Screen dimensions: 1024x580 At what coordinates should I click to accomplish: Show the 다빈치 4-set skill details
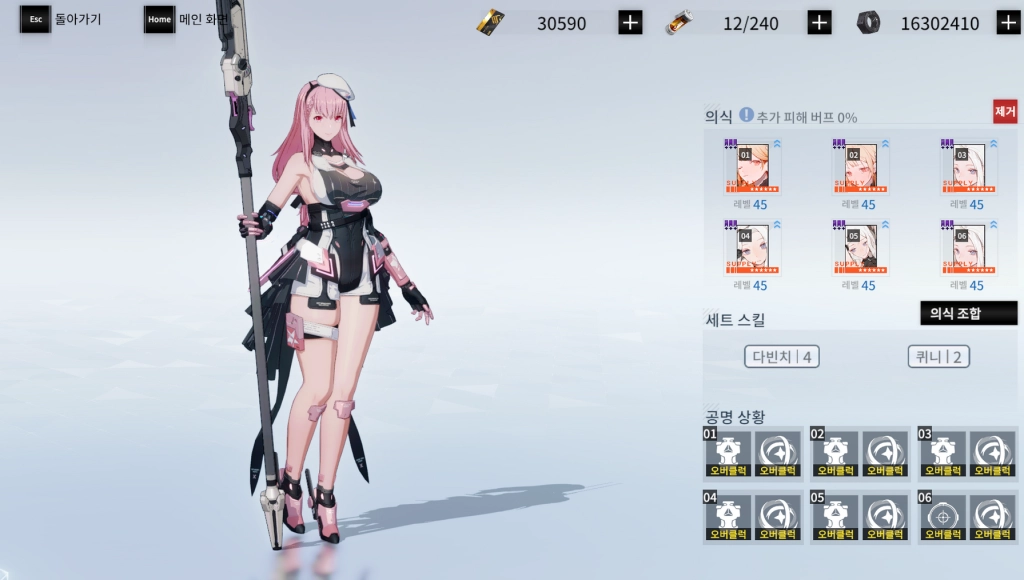[782, 357]
